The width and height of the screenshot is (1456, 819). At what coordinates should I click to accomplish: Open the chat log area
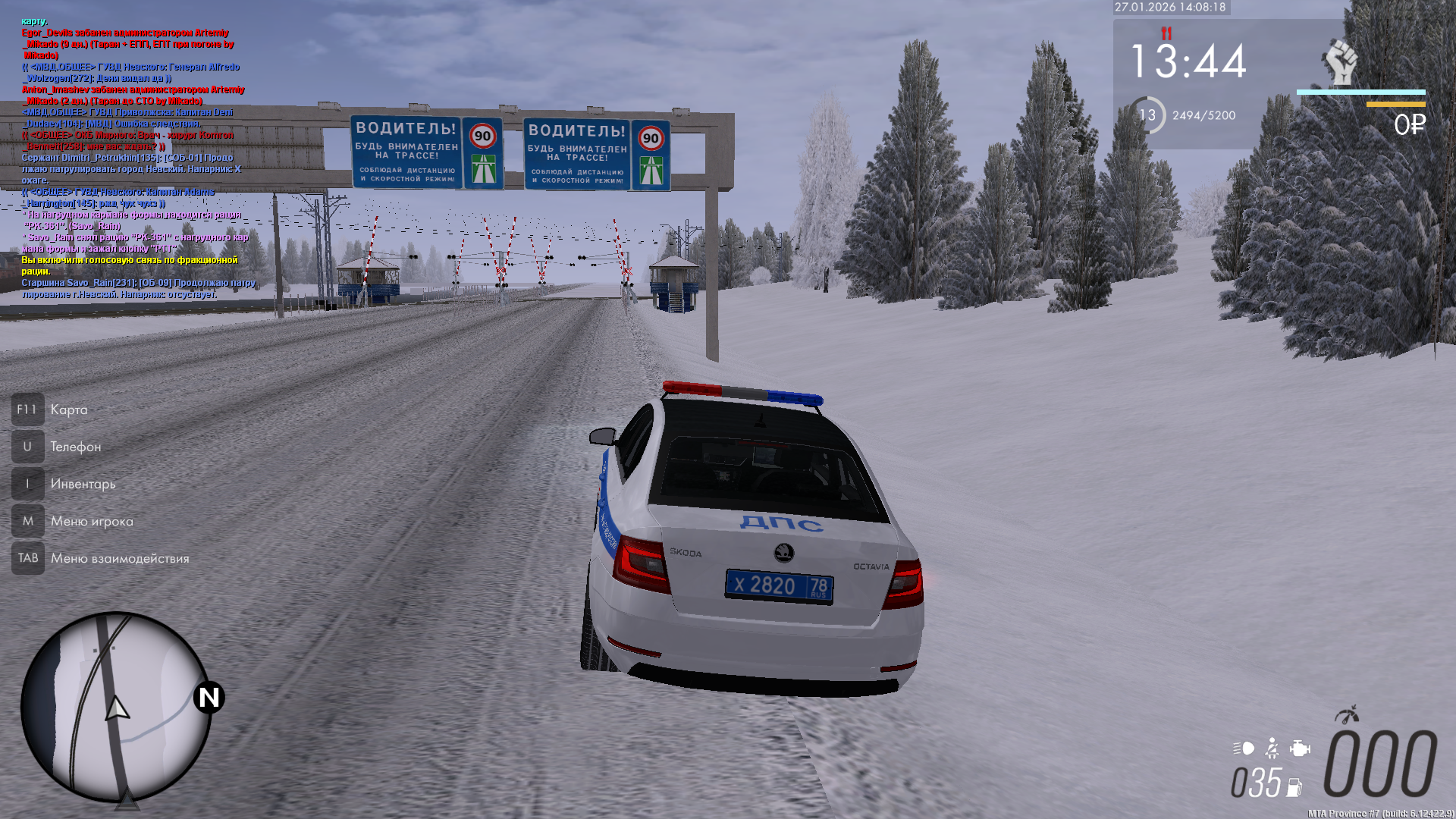pos(136,159)
